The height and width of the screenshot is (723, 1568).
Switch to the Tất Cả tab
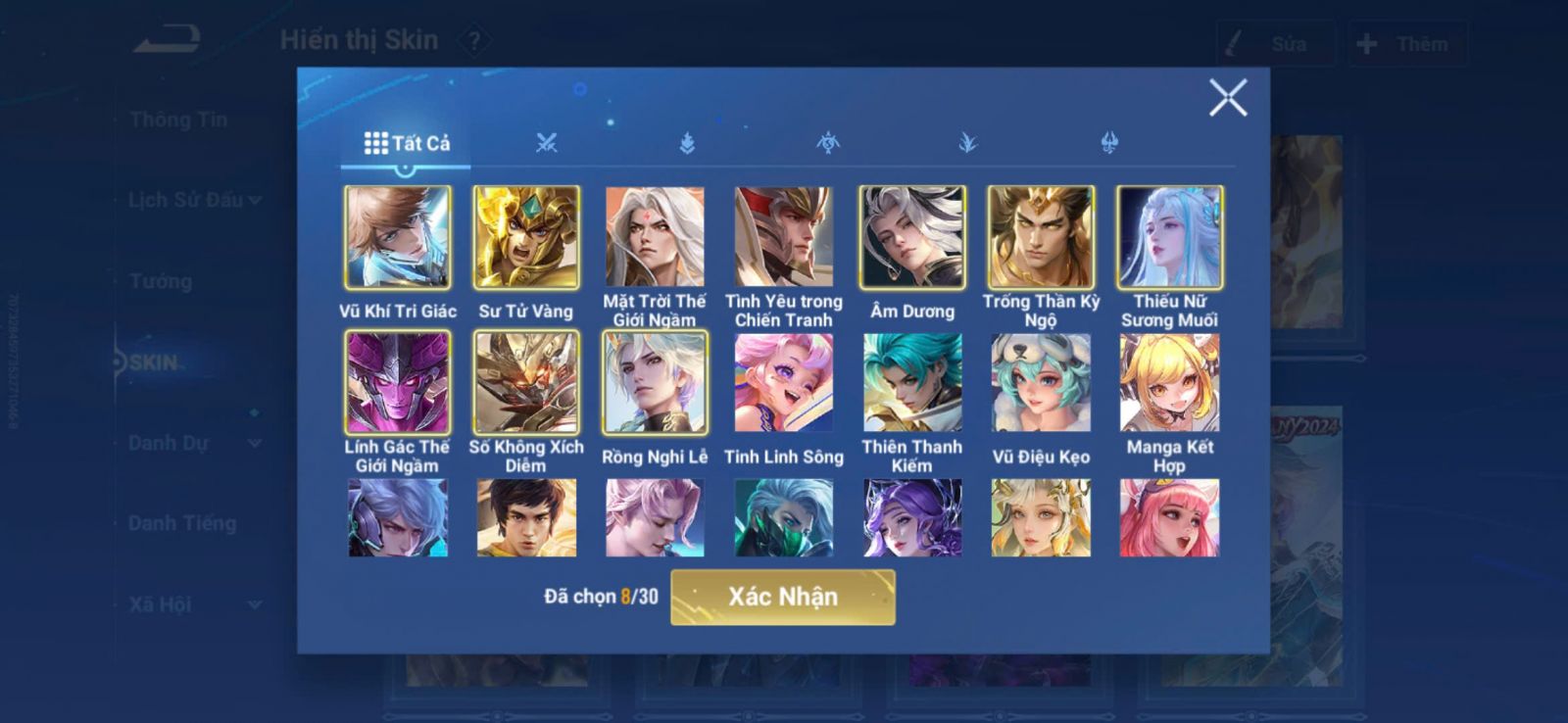tap(407, 144)
